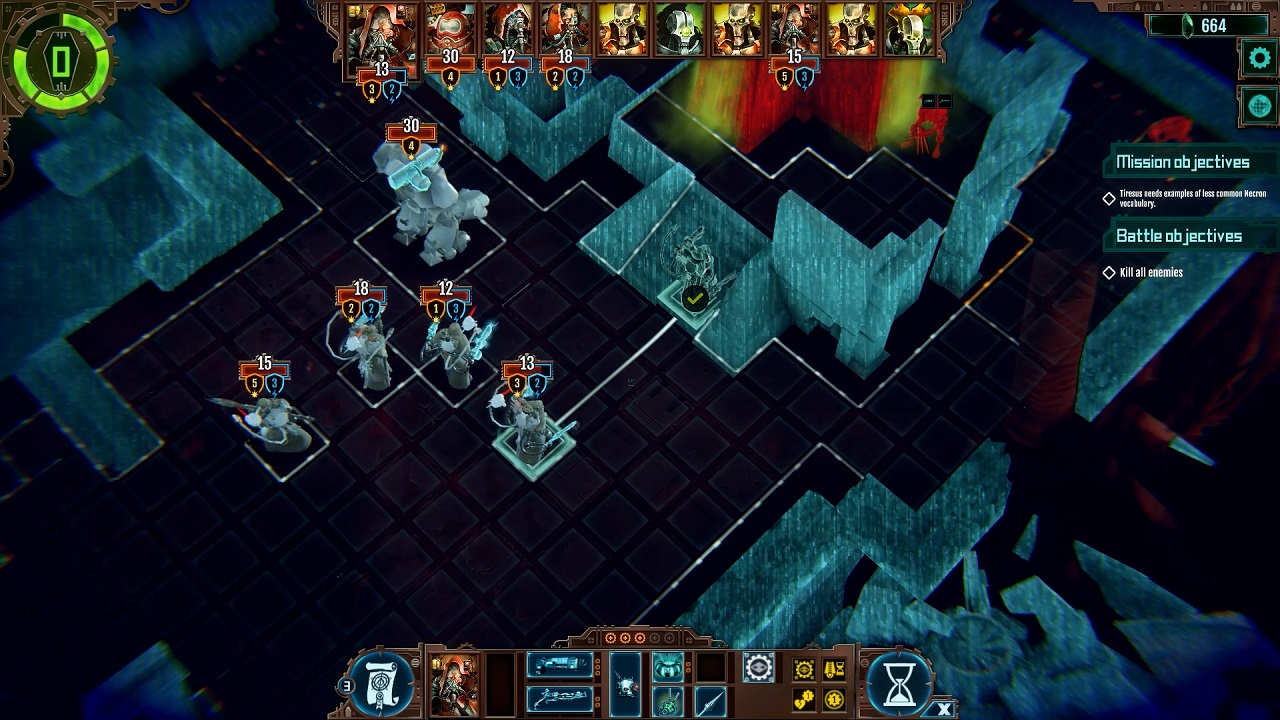The height and width of the screenshot is (720, 1280).
Task: Activate the servo-skull item slot
Action: coord(626,684)
